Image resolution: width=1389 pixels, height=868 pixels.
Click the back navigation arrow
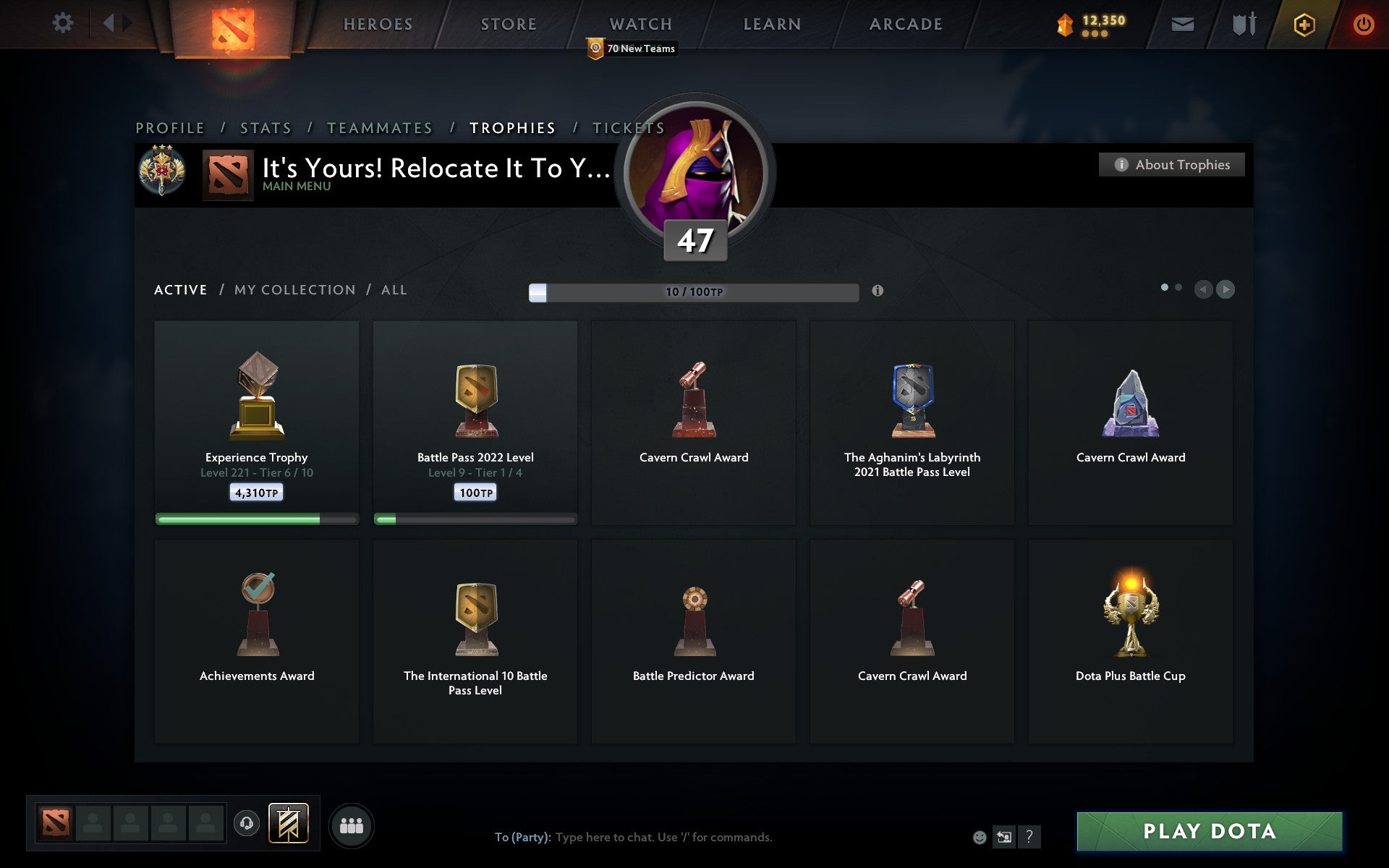tap(110, 23)
